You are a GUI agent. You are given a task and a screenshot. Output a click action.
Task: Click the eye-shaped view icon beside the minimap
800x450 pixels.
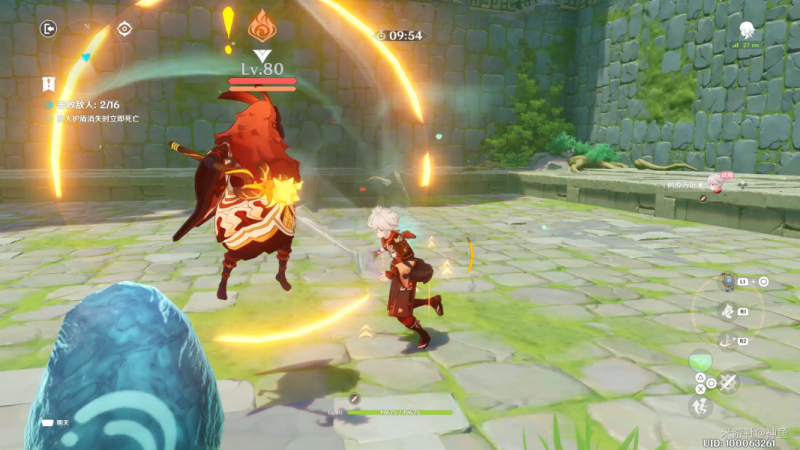click(124, 29)
